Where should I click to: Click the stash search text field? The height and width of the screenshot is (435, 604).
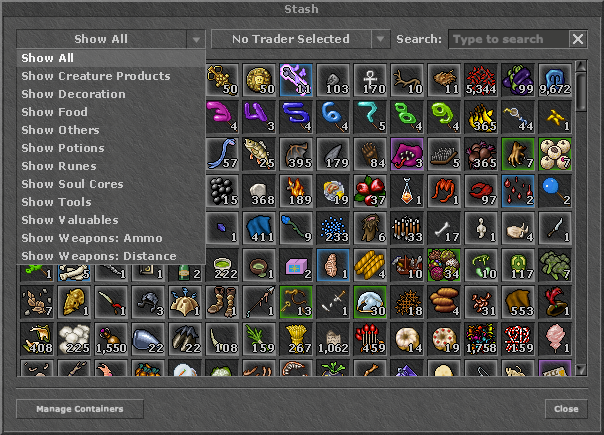[508, 39]
